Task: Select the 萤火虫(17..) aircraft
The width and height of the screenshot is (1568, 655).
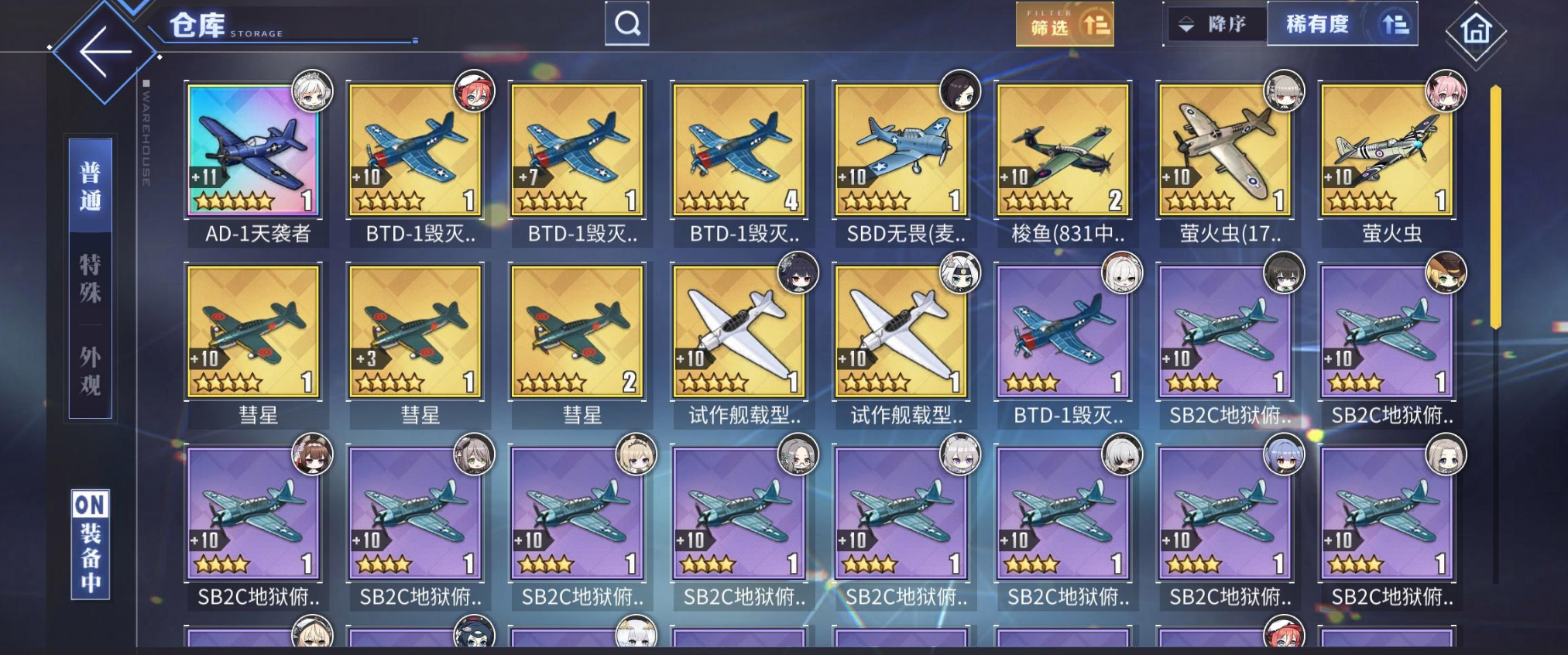Action: point(1225,150)
